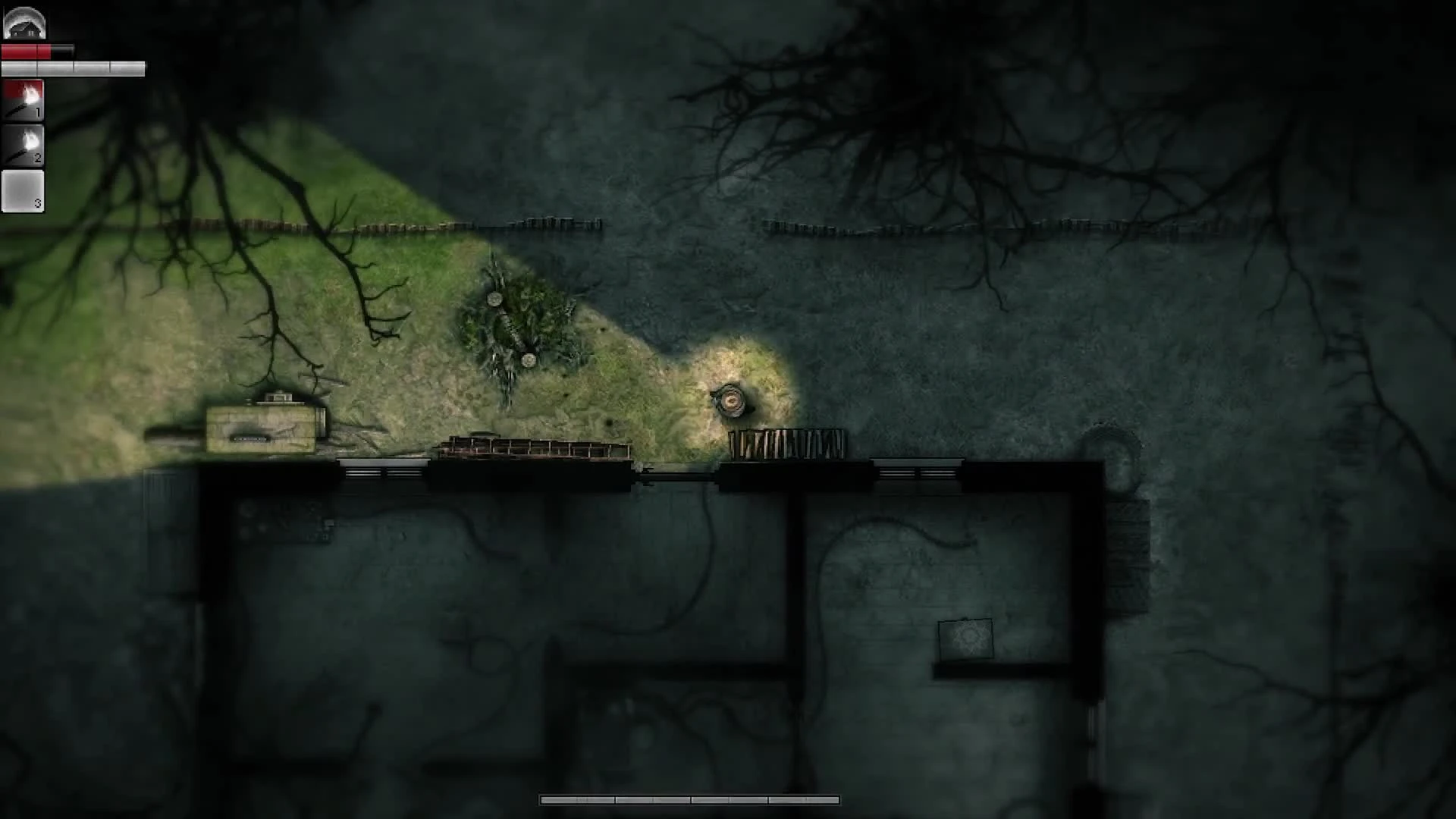The height and width of the screenshot is (819, 1456).
Task: Click the small object lying in the doorway gap
Action: coord(648,469)
